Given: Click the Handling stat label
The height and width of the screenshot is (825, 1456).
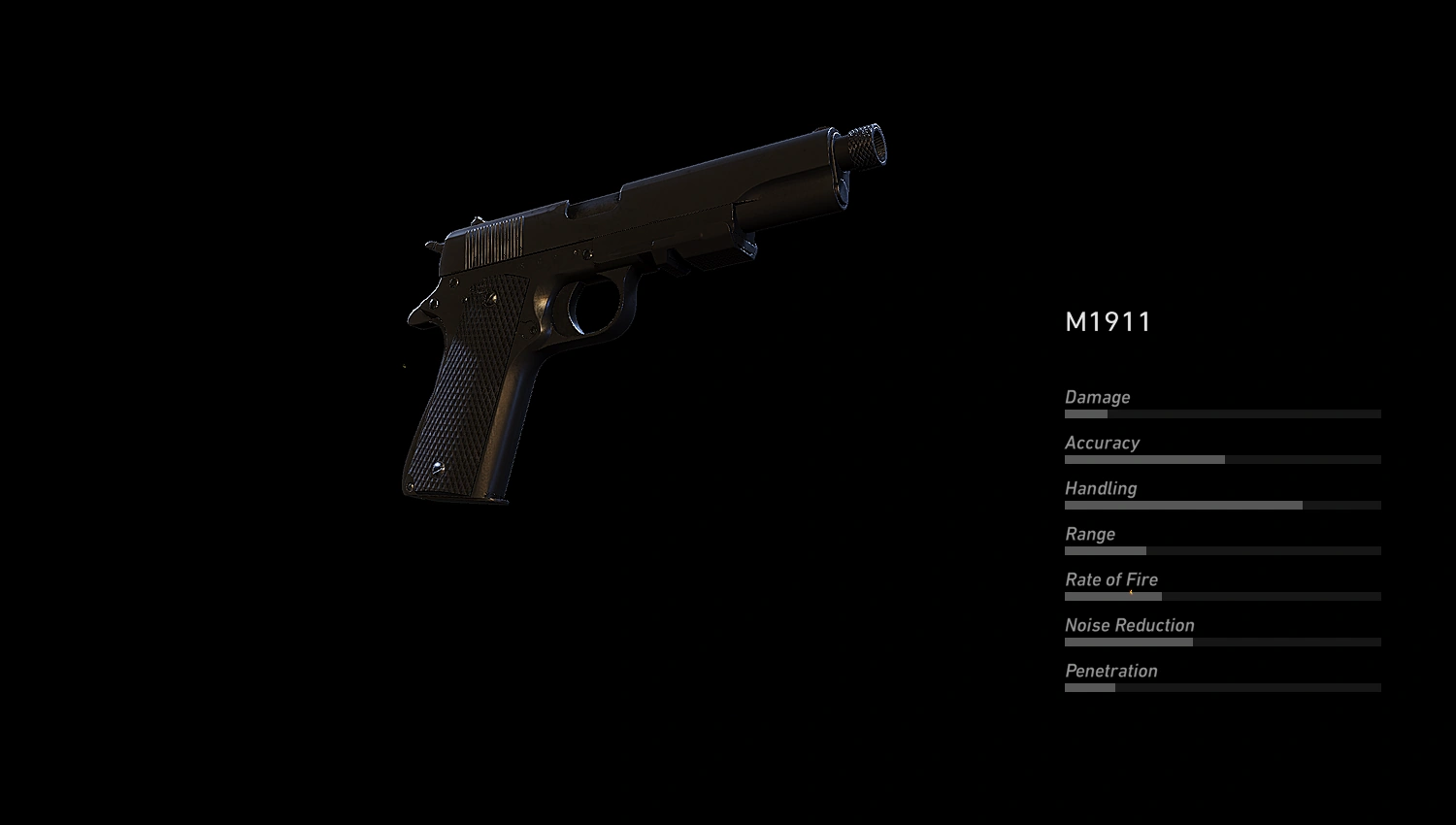Looking at the screenshot, I should tap(1101, 488).
